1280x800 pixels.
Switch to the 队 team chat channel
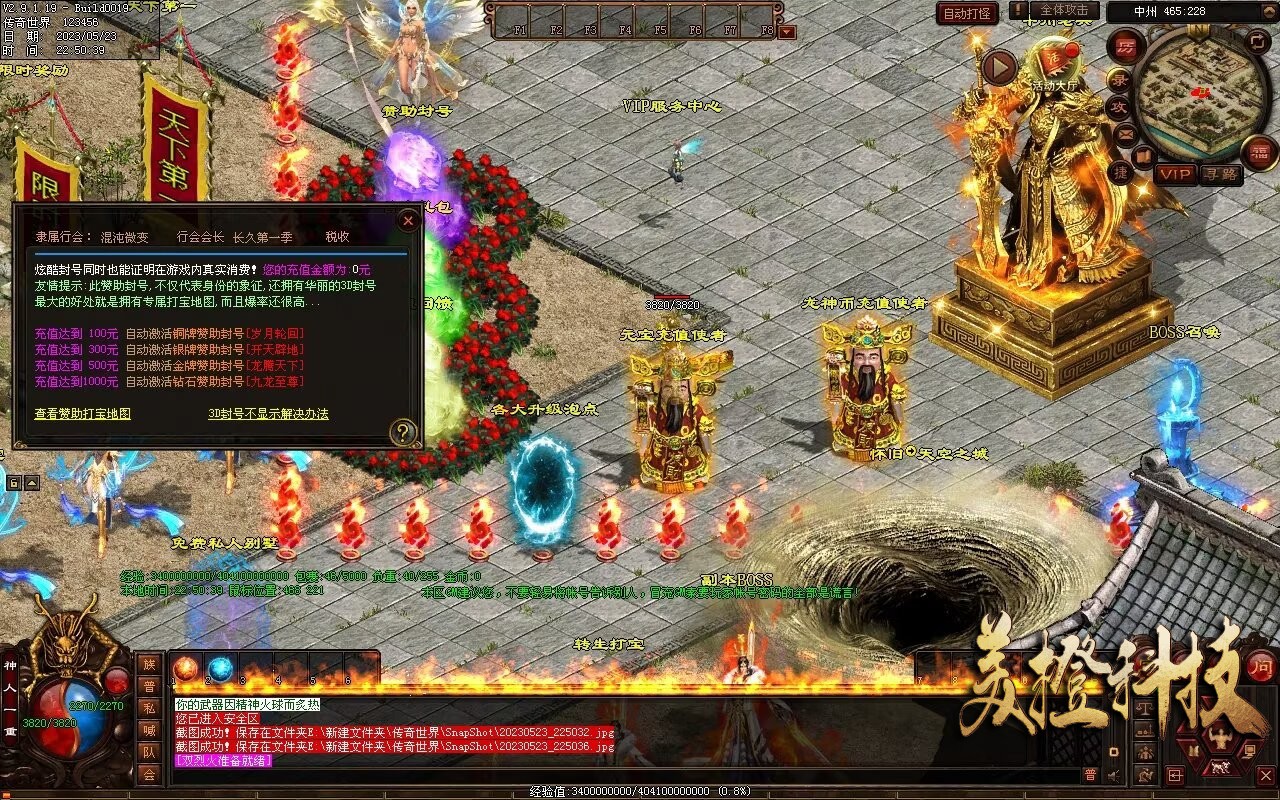coord(149,752)
